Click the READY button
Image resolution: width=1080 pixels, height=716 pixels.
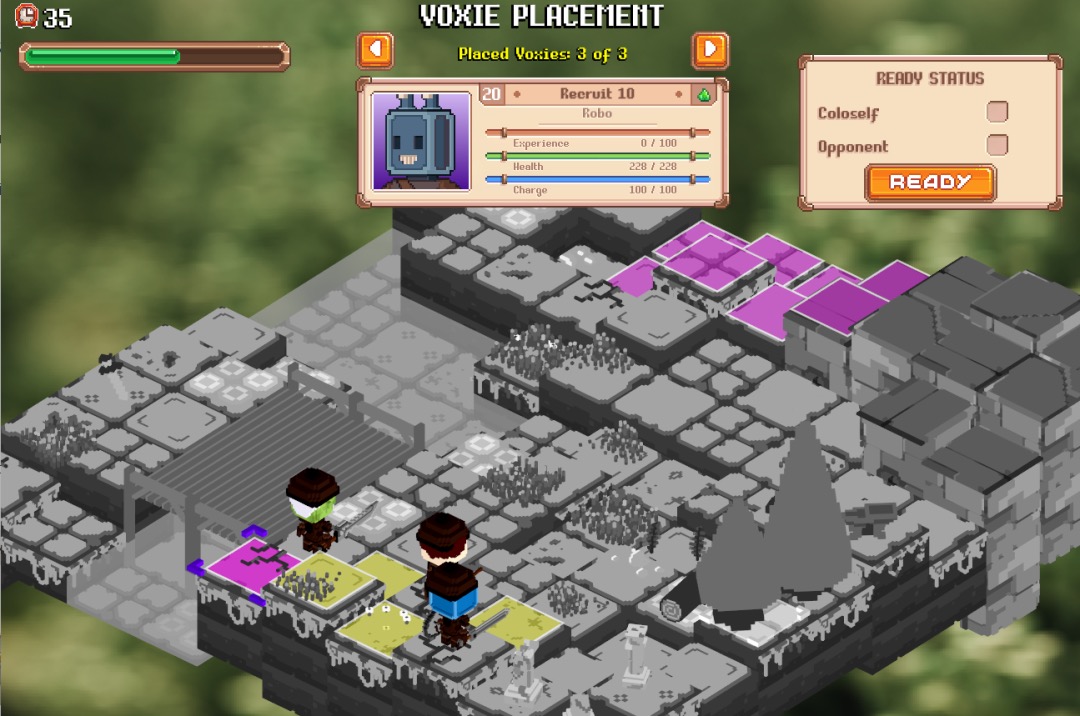tap(930, 182)
